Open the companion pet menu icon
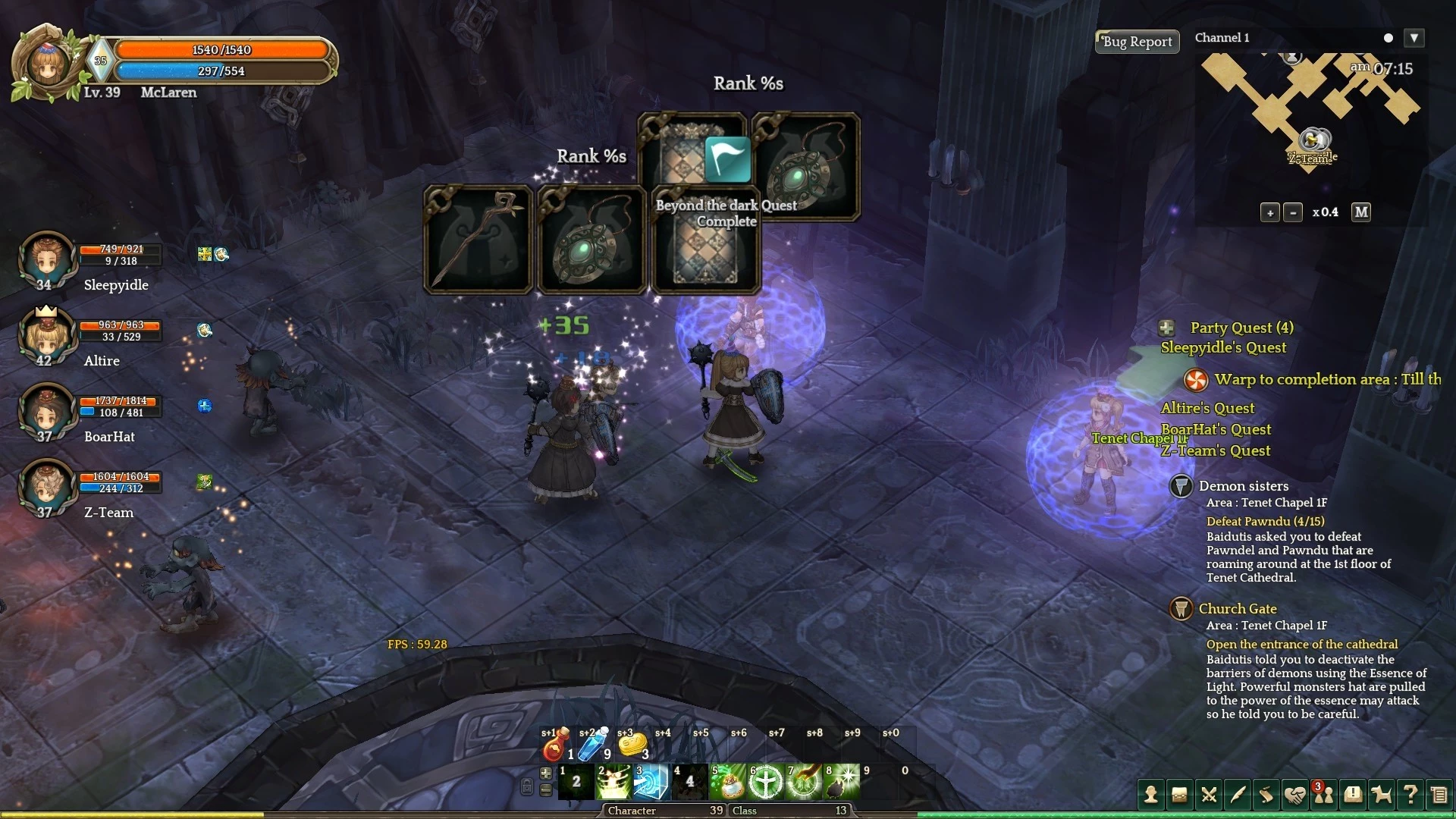Viewport: 1456px width, 819px height. point(1382,795)
